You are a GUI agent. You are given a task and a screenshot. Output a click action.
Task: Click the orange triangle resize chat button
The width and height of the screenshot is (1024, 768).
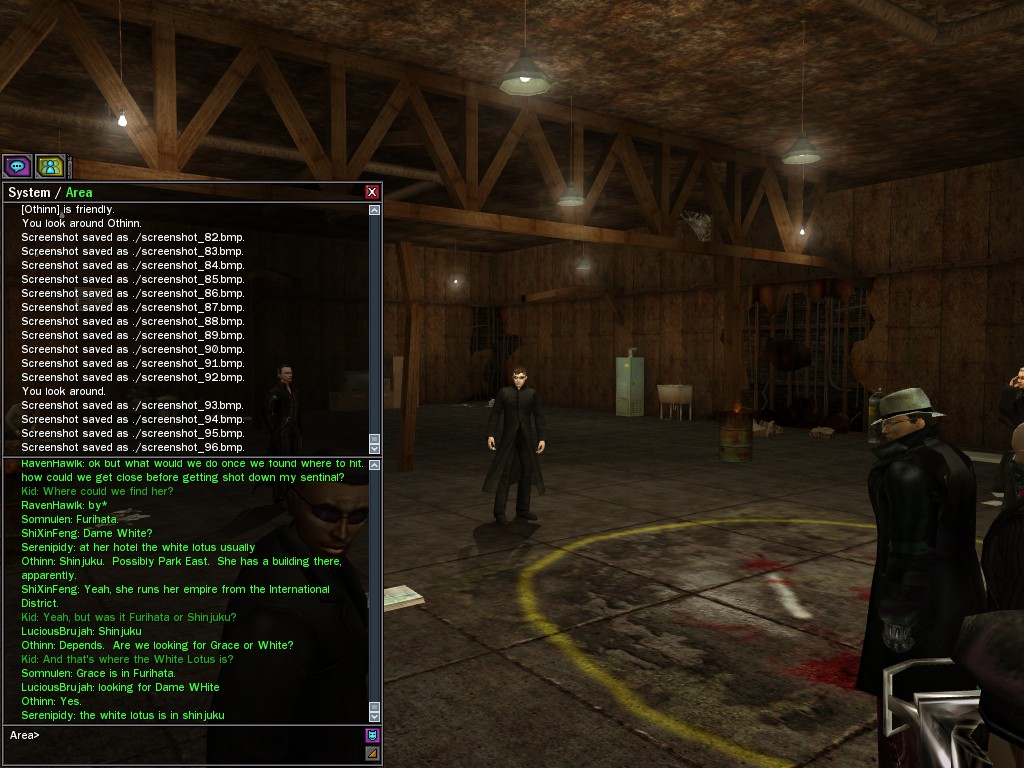(372, 753)
